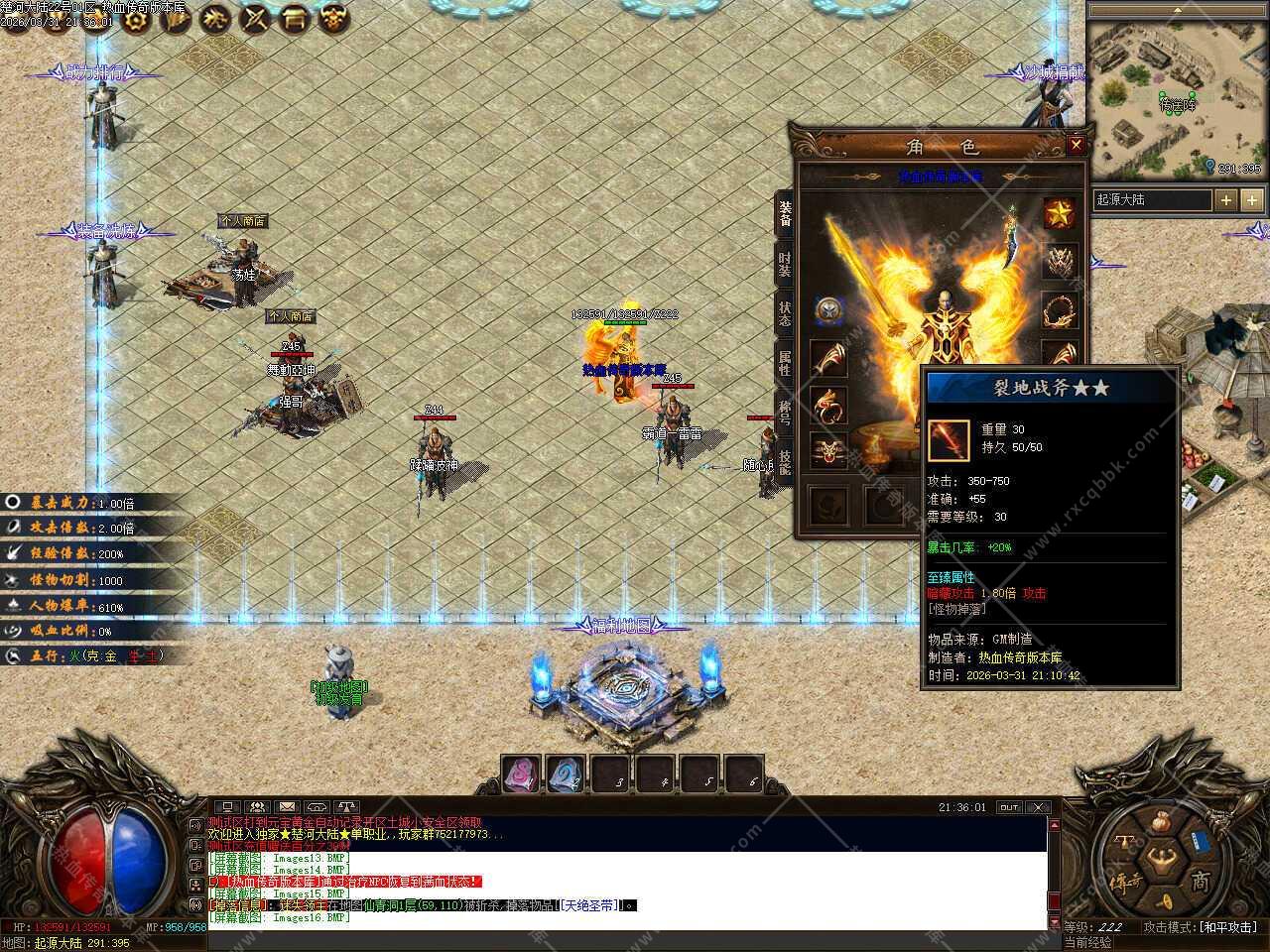Open the gear icon in the top bar
Image resolution: width=1270 pixels, height=952 pixels.
click(x=136, y=17)
